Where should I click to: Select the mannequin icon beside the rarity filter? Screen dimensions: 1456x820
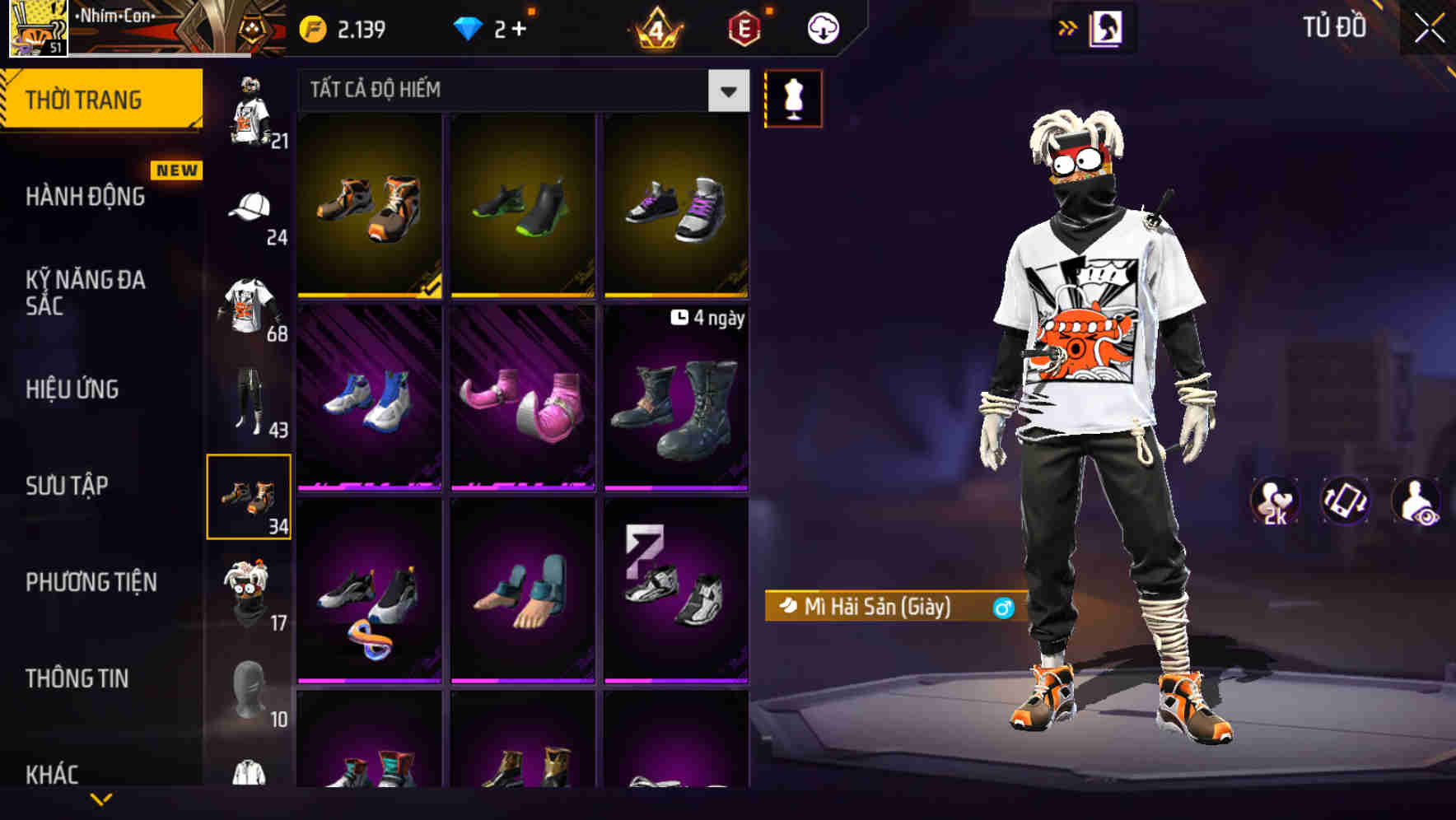(x=793, y=99)
